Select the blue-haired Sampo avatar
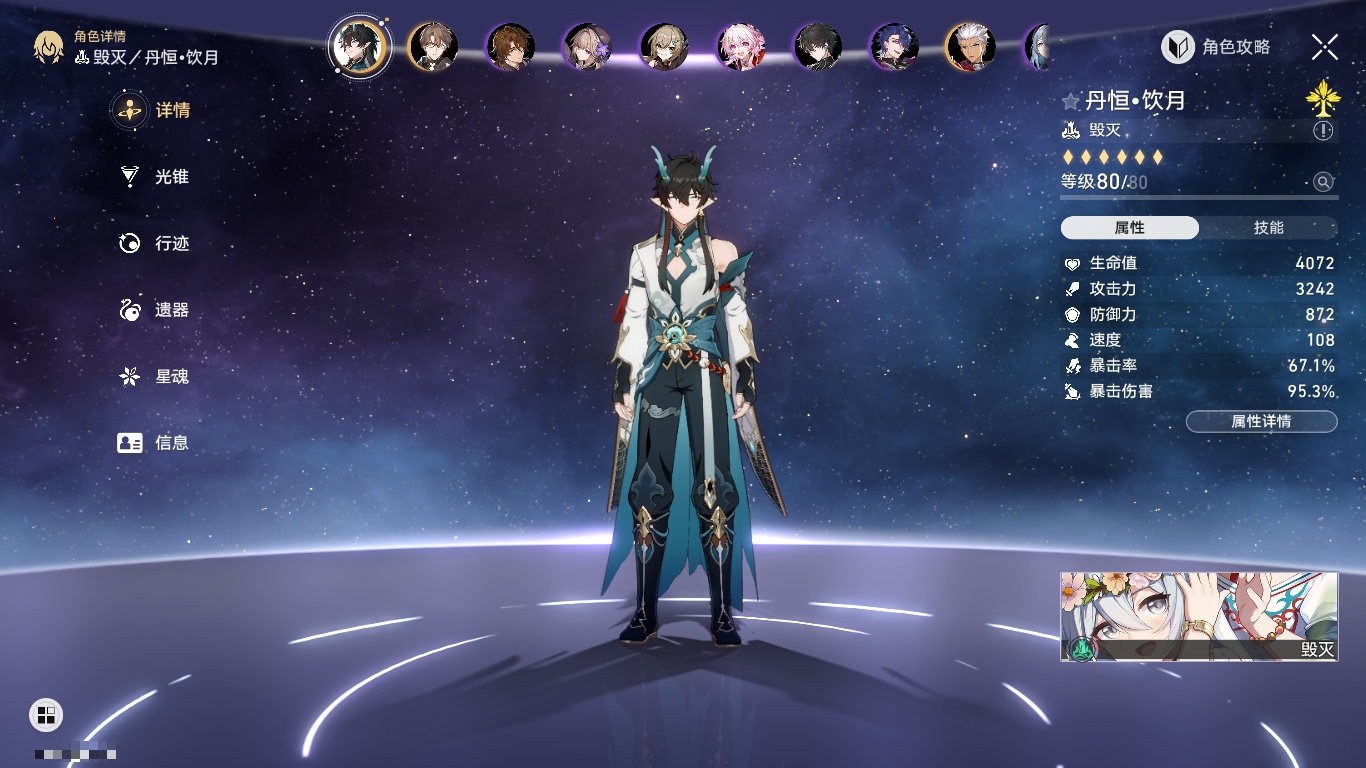The image size is (1366, 768). 894,47
